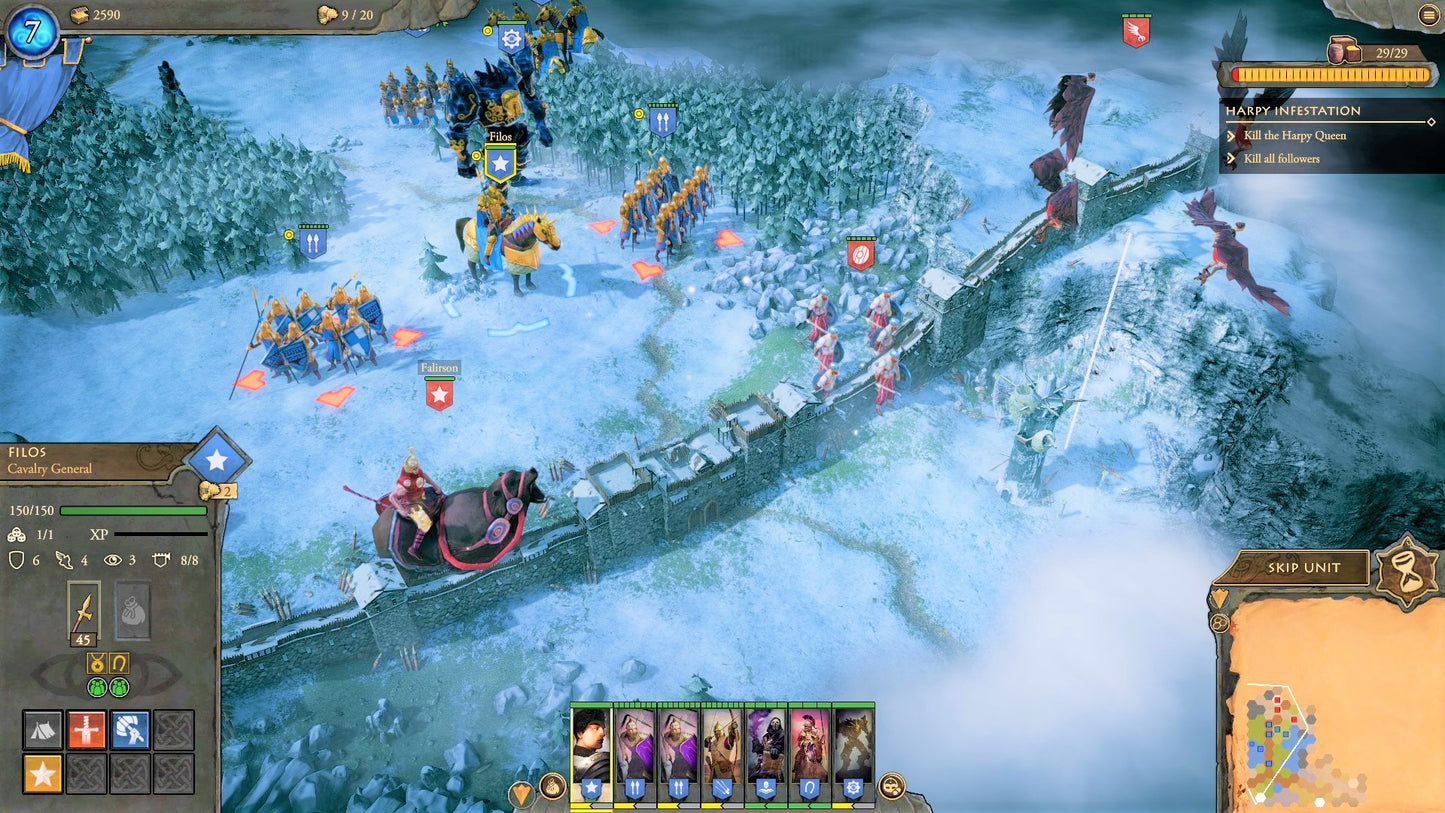This screenshot has width=1445, height=813.
Task: Use the red sword attack ability
Action: point(87,730)
